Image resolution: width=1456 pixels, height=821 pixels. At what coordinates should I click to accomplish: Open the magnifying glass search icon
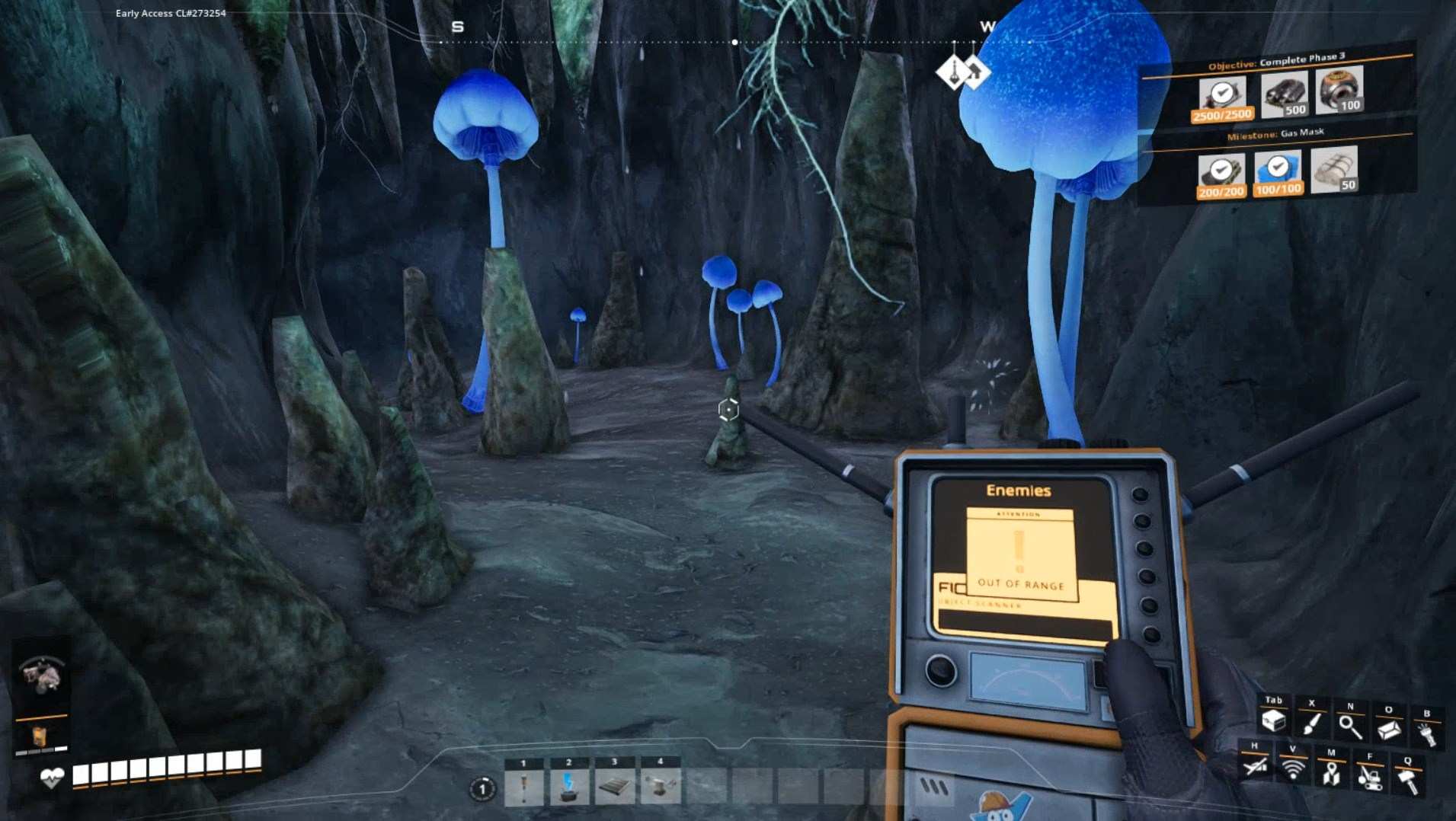(1350, 727)
